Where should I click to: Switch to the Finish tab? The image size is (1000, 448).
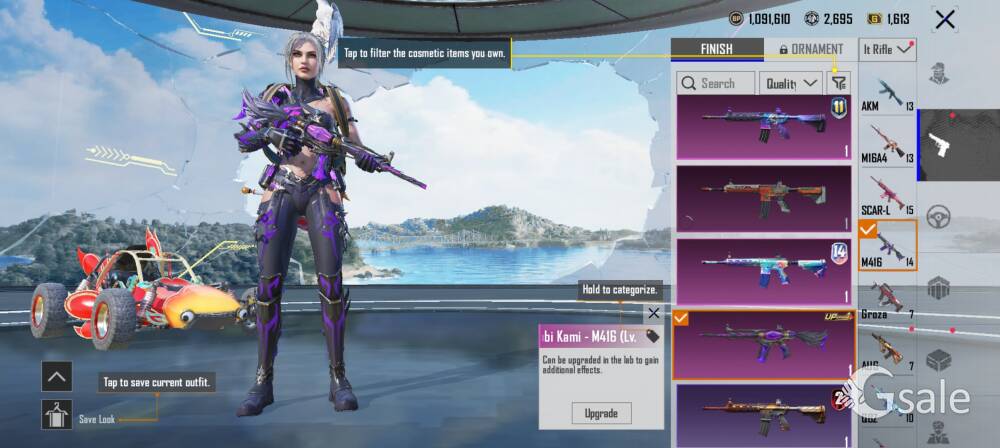point(716,49)
